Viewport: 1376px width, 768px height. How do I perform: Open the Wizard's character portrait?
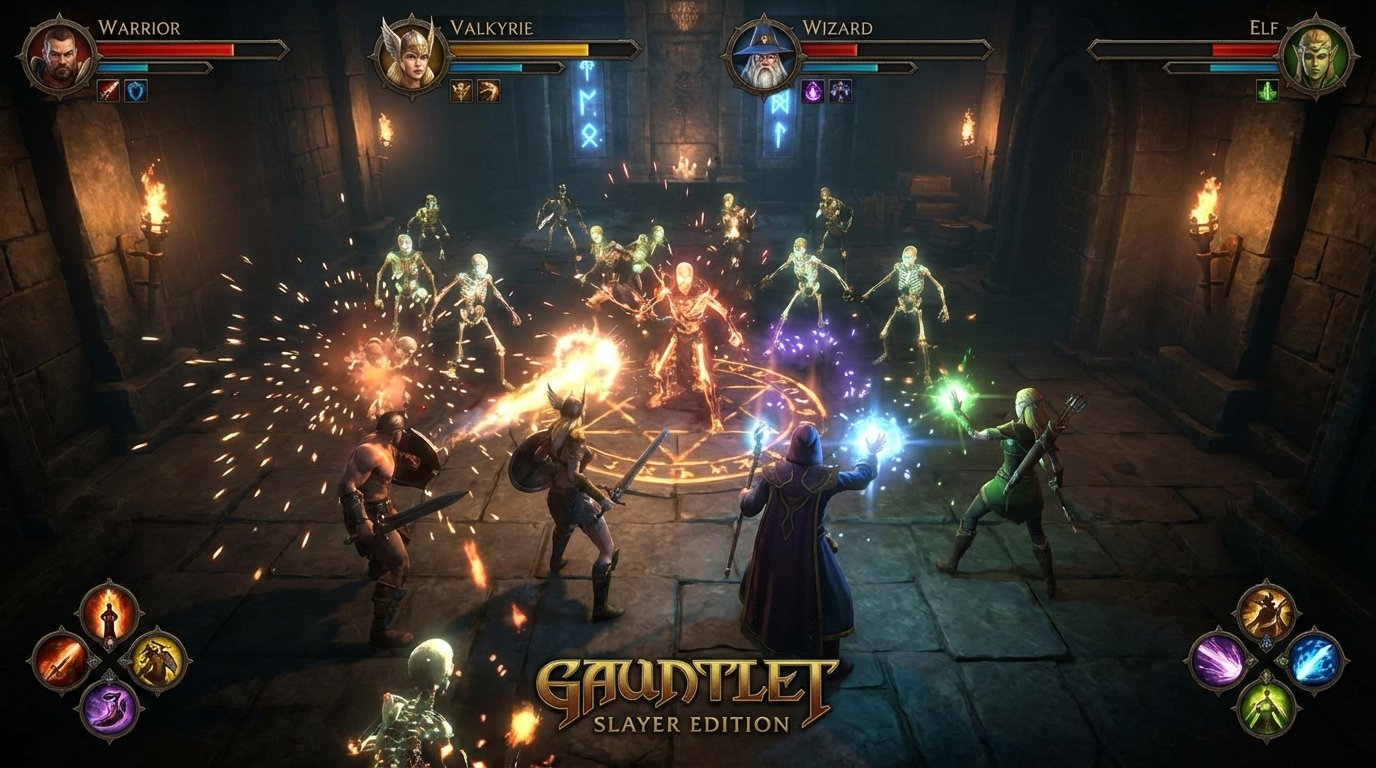[x=764, y=58]
